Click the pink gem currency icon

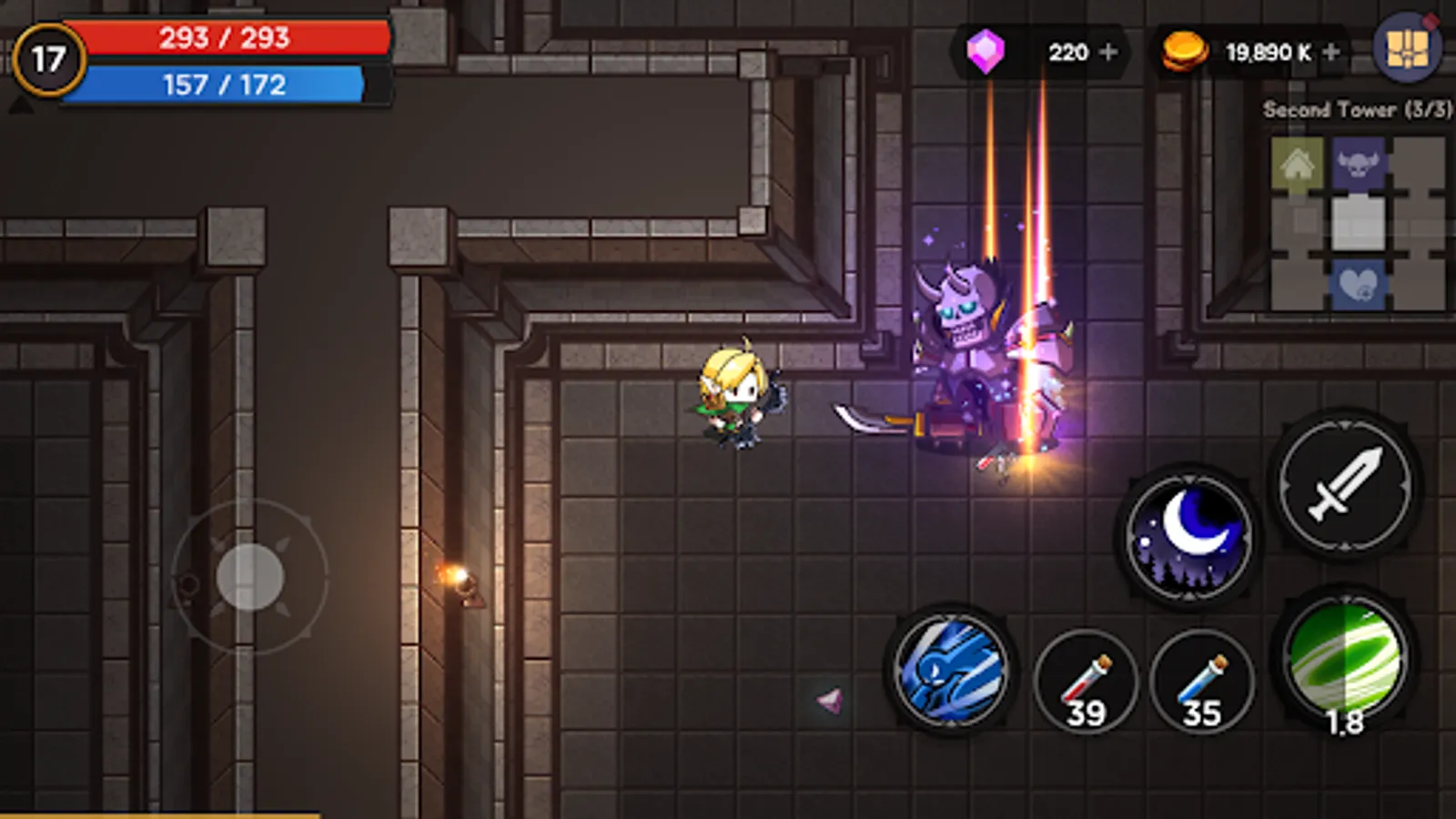click(x=986, y=51)
